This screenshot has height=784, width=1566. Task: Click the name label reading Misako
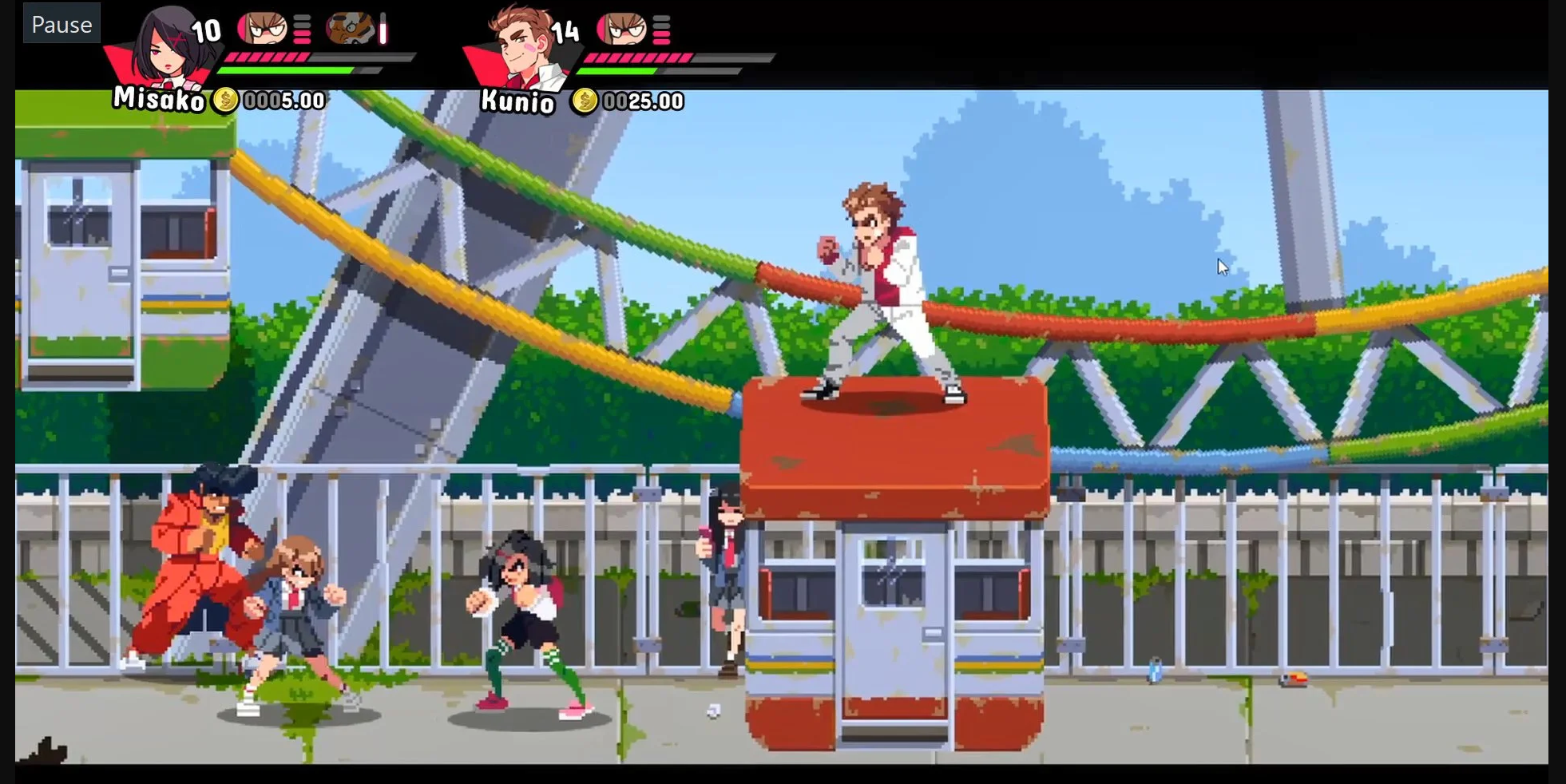[158, 99]
